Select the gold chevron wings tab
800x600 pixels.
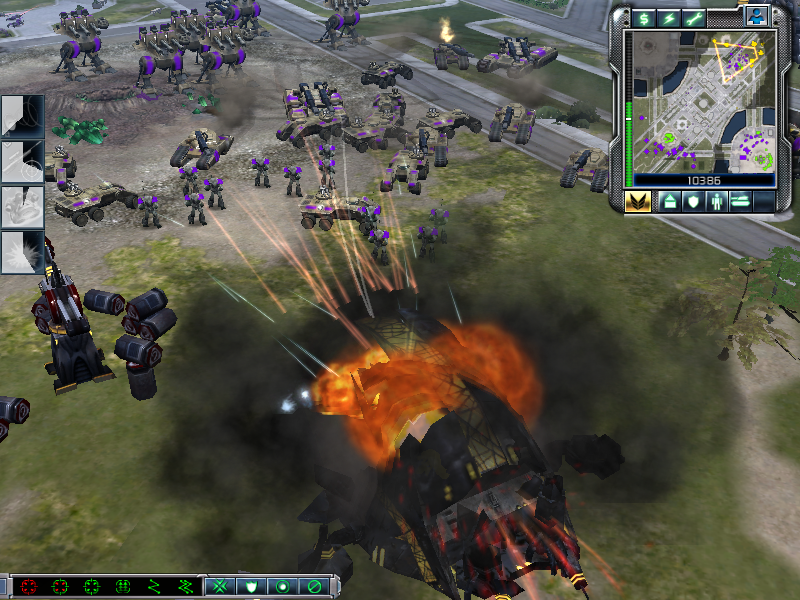(x=637, y=201)
